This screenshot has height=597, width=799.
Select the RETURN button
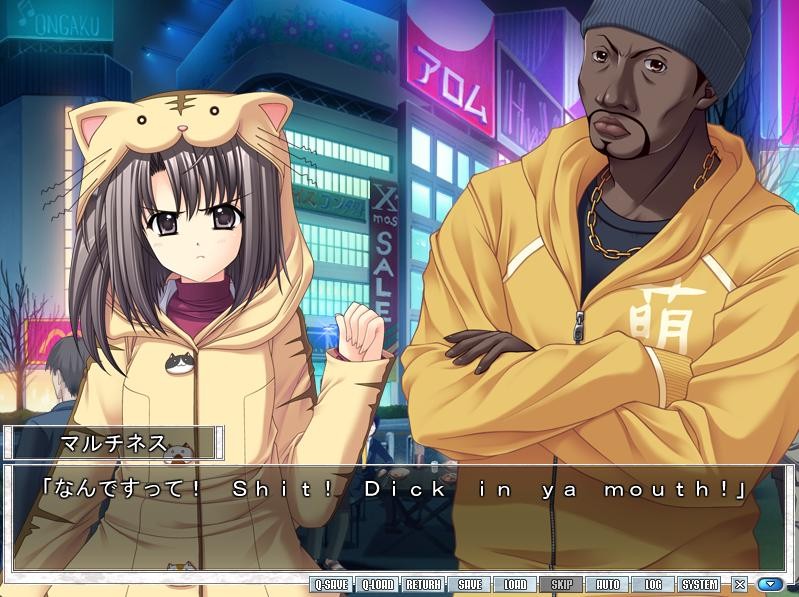tap(423, 584)
